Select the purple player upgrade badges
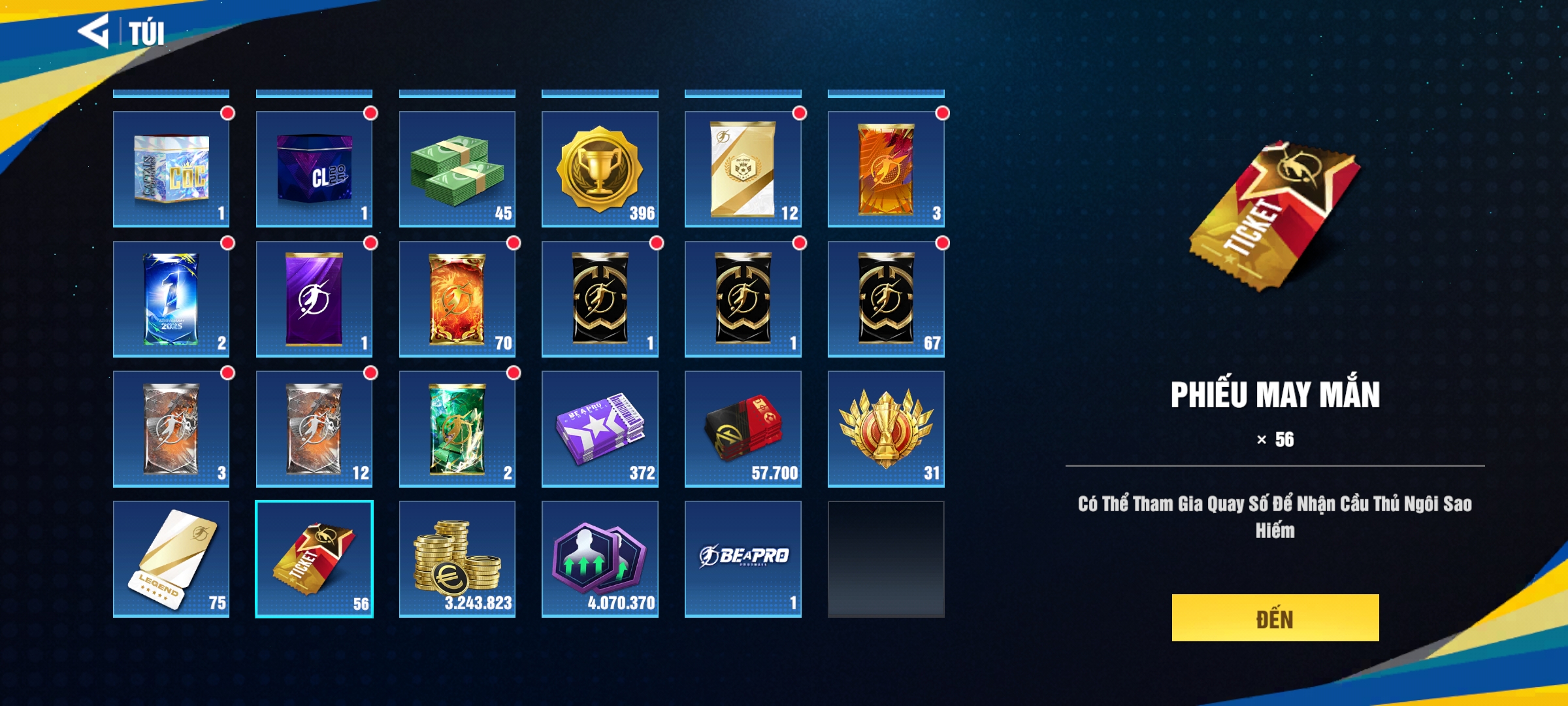 click(x=600, y=559)
